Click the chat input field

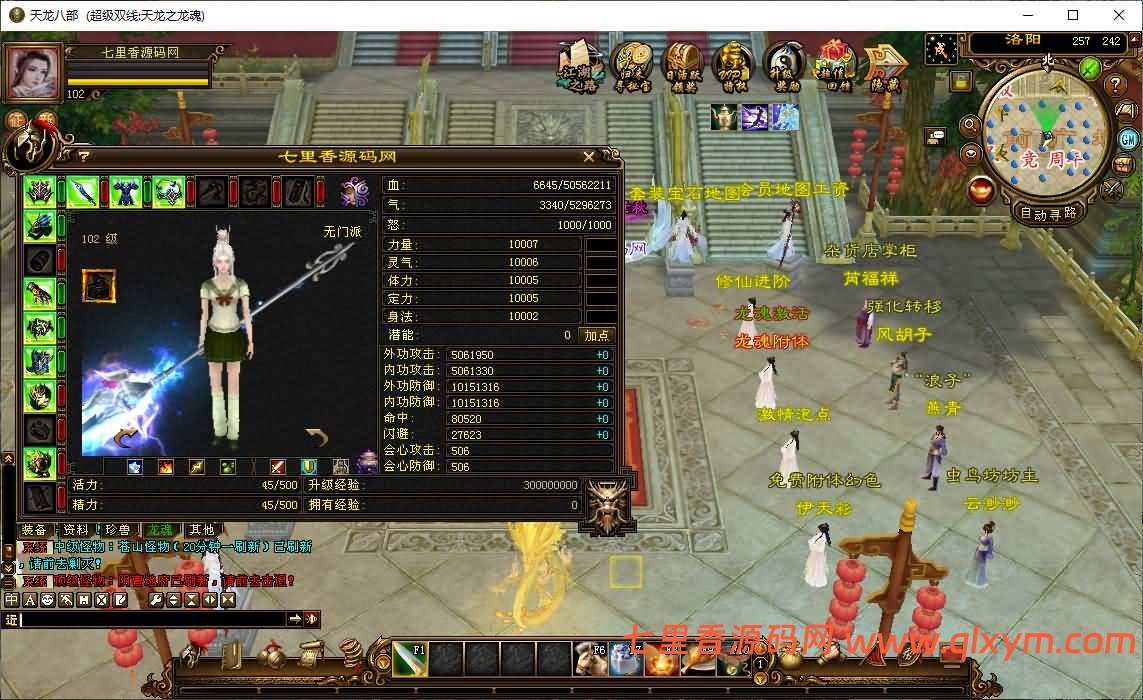pos(152,620)
